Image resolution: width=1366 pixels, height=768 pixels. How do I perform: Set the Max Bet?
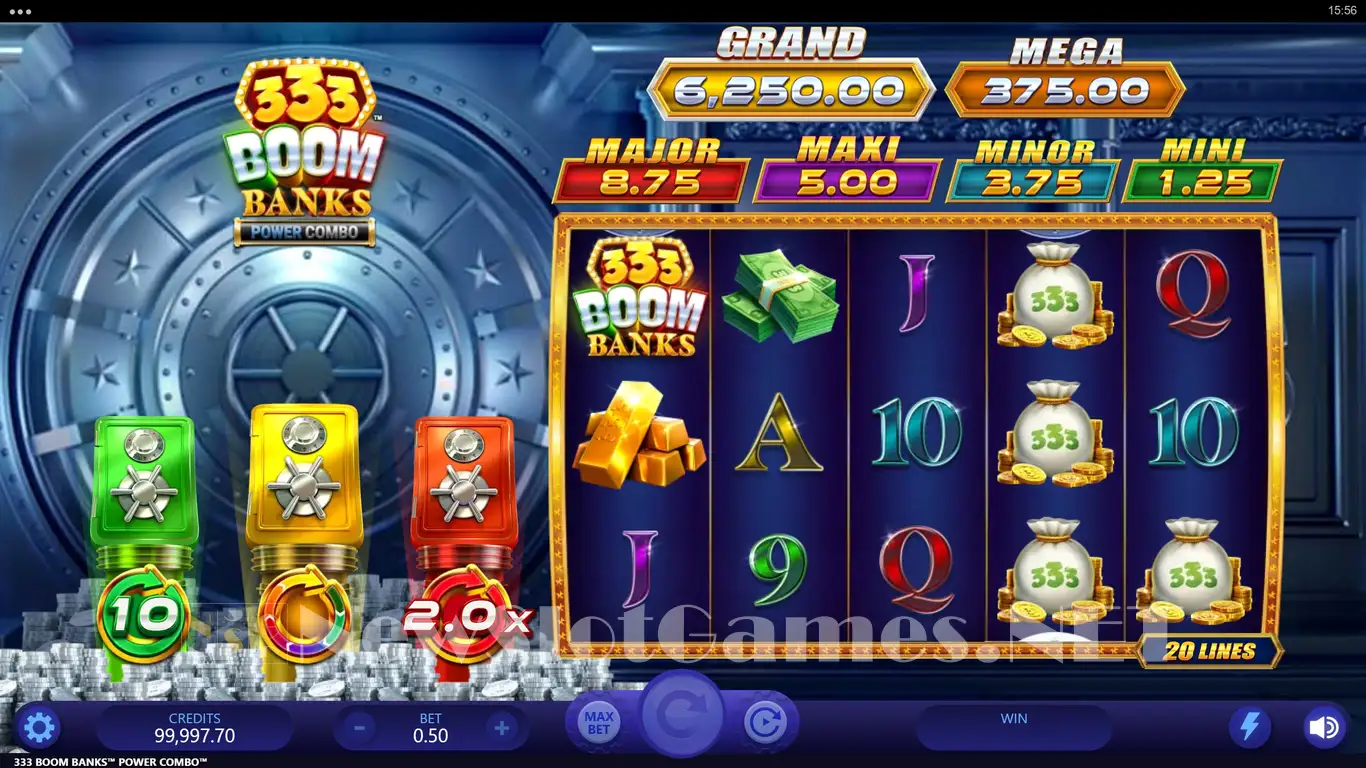tap(599, 723)
